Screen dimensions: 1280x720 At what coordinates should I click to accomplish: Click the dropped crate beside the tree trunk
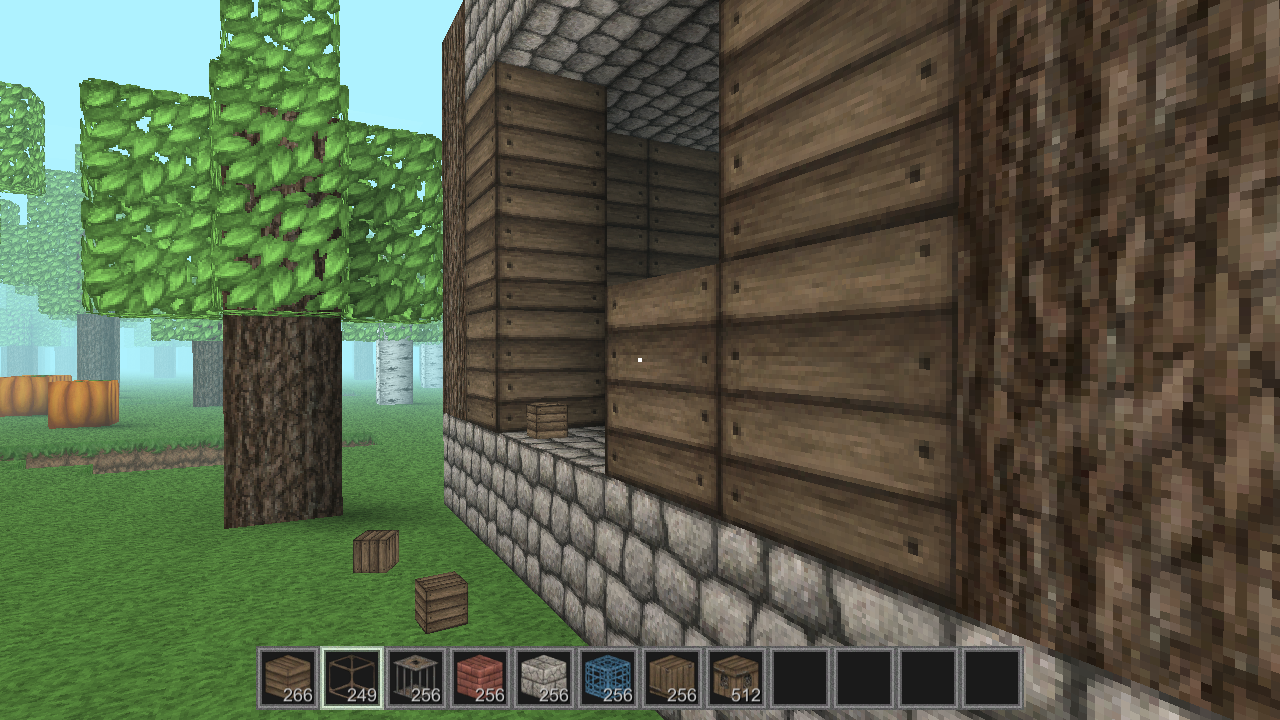(x=374, y=551)
